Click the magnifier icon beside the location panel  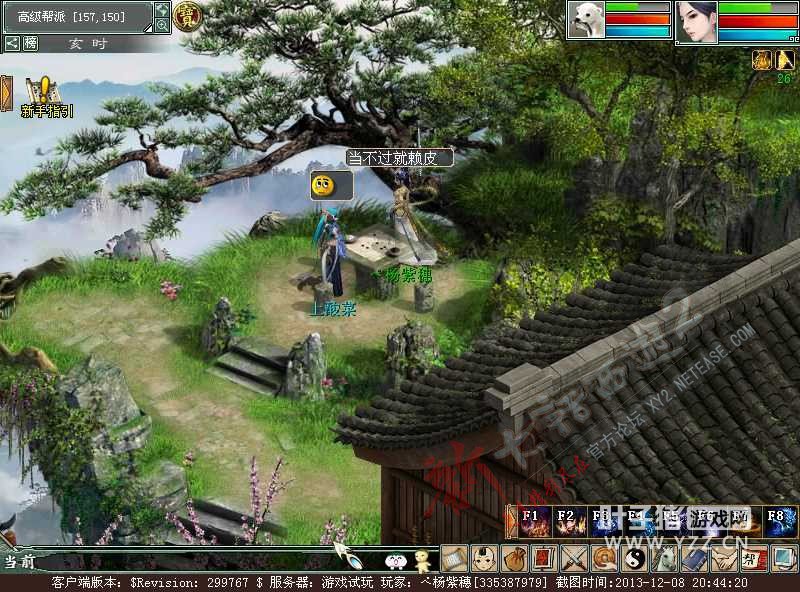[162, 25]
